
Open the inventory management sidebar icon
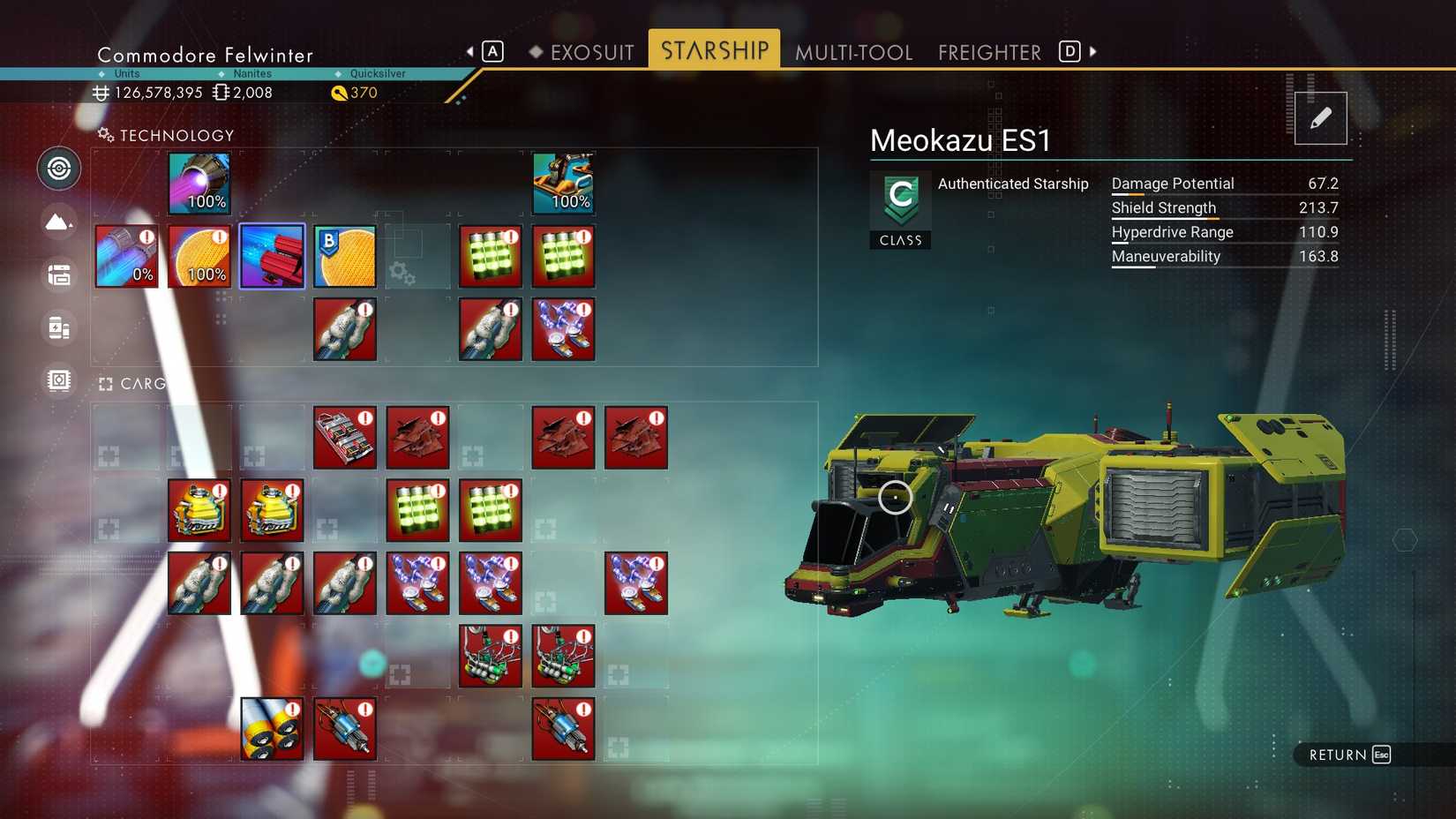click(58, 274)
